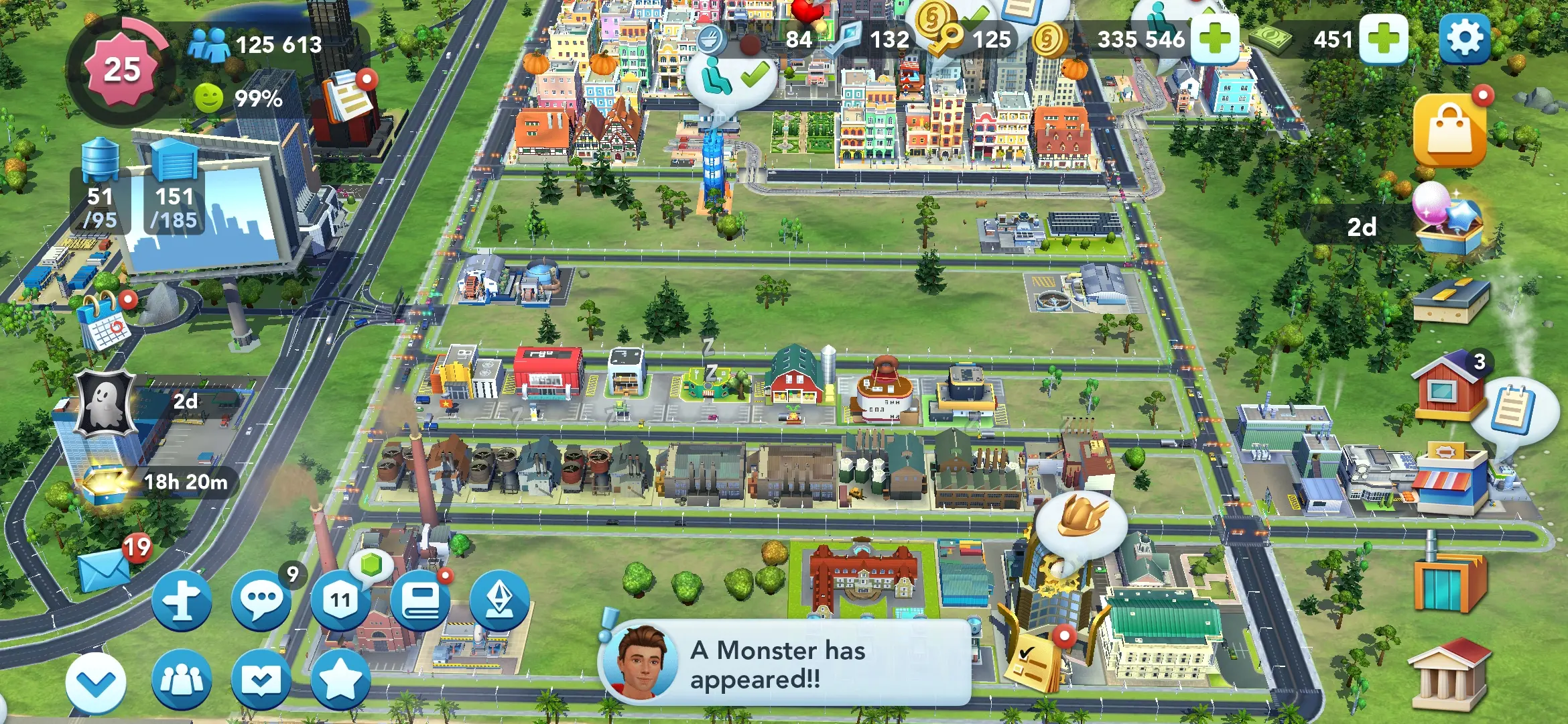This screenshot has height=724, width=1568.
Task: Open the friends group button
Action: (182, 680)
